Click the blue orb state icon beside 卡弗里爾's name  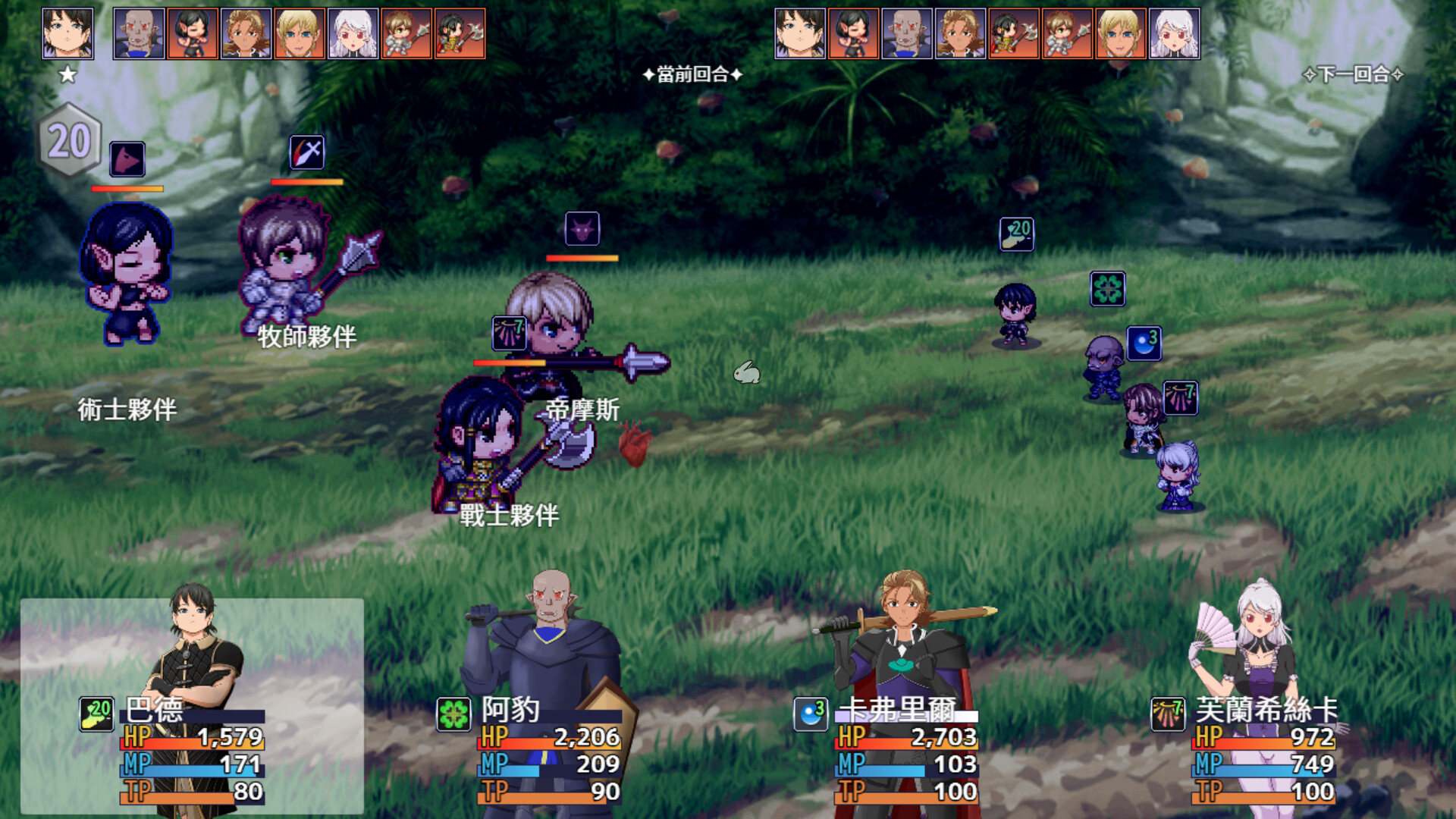tap(811, 714)
